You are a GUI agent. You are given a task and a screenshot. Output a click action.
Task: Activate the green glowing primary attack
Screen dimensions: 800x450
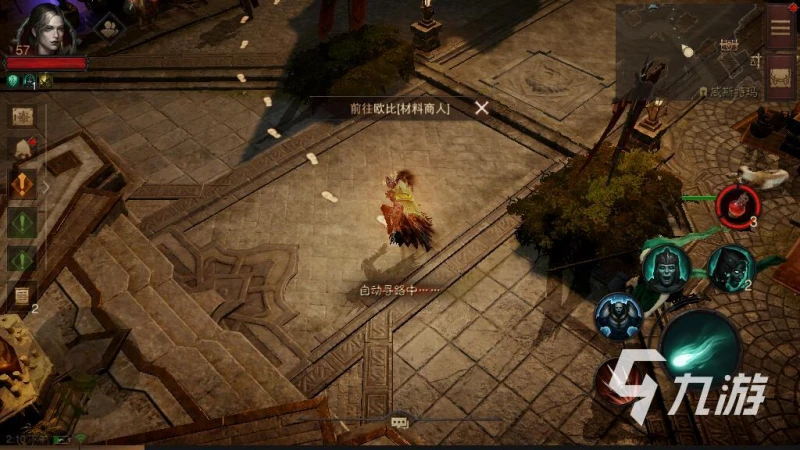point(699,349)
